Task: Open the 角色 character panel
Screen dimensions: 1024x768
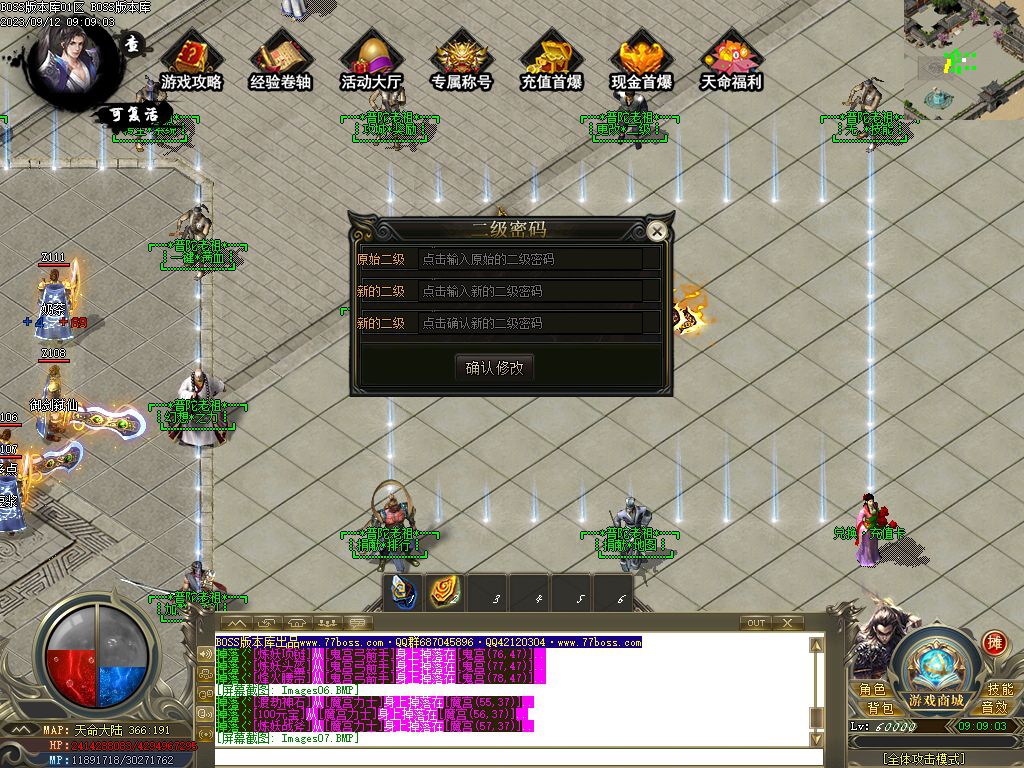Action: click(x=872, y=689)
